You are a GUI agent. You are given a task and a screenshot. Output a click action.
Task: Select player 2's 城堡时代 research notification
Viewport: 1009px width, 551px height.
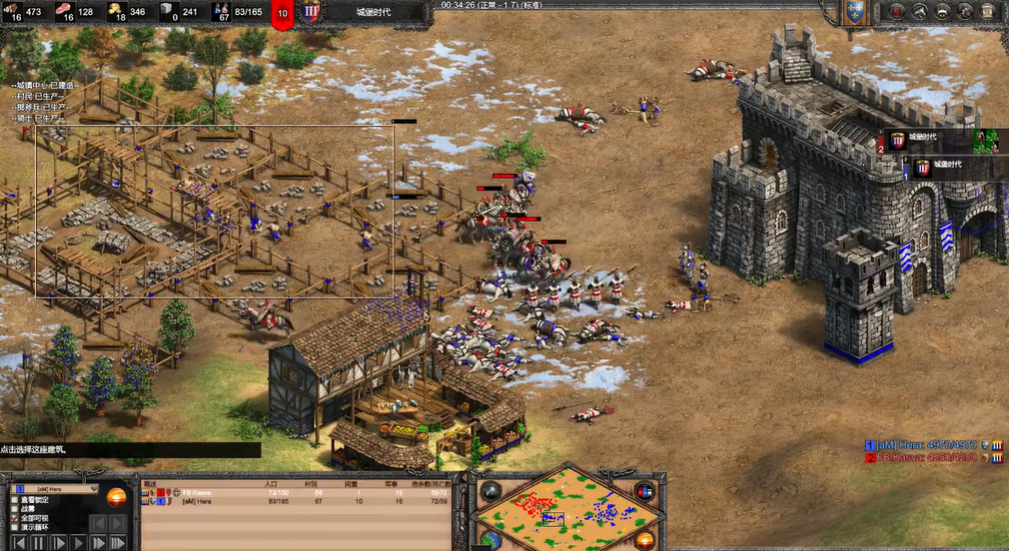940,139
